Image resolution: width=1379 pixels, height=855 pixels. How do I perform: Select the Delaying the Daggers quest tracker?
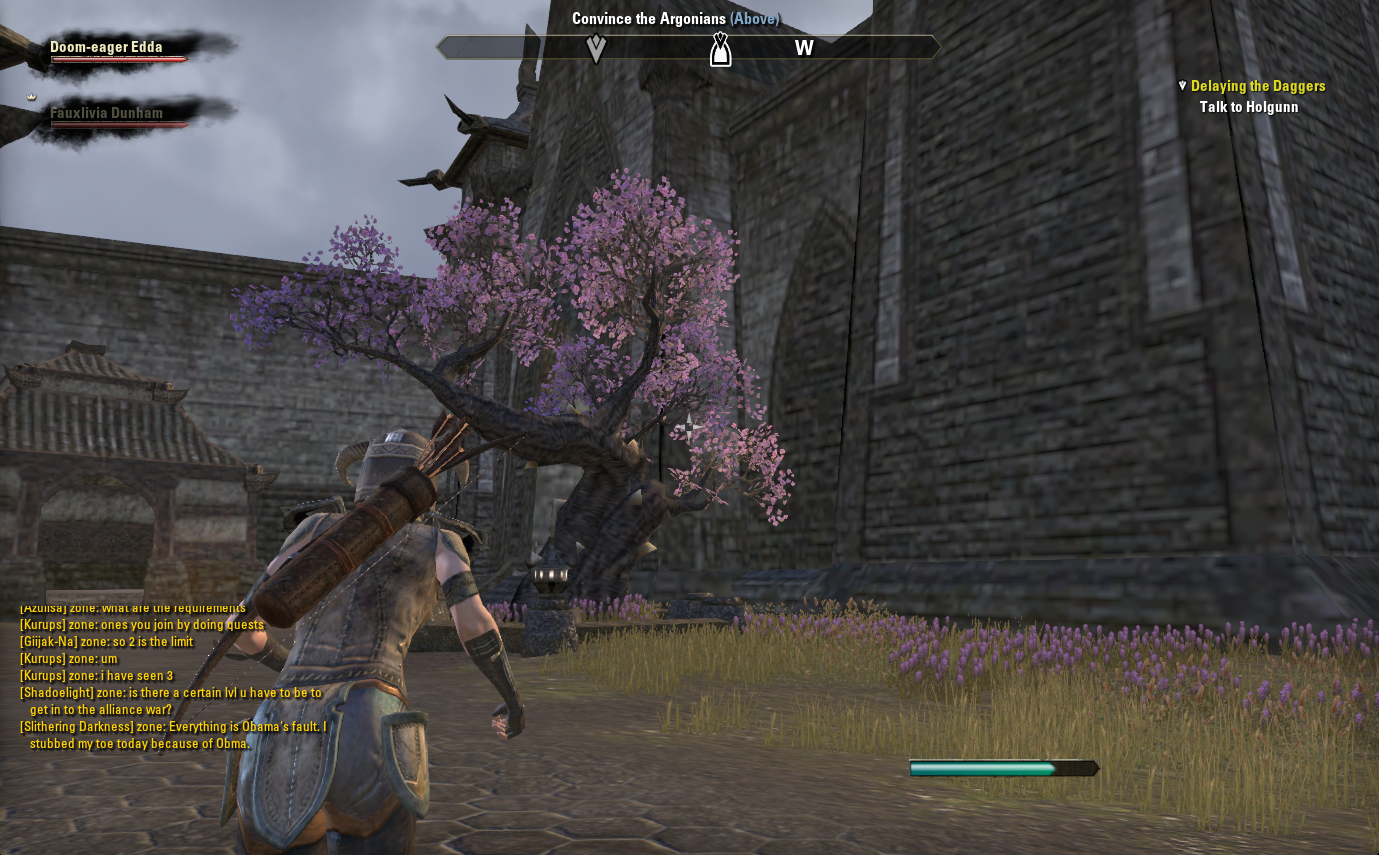coord(1257,87)
